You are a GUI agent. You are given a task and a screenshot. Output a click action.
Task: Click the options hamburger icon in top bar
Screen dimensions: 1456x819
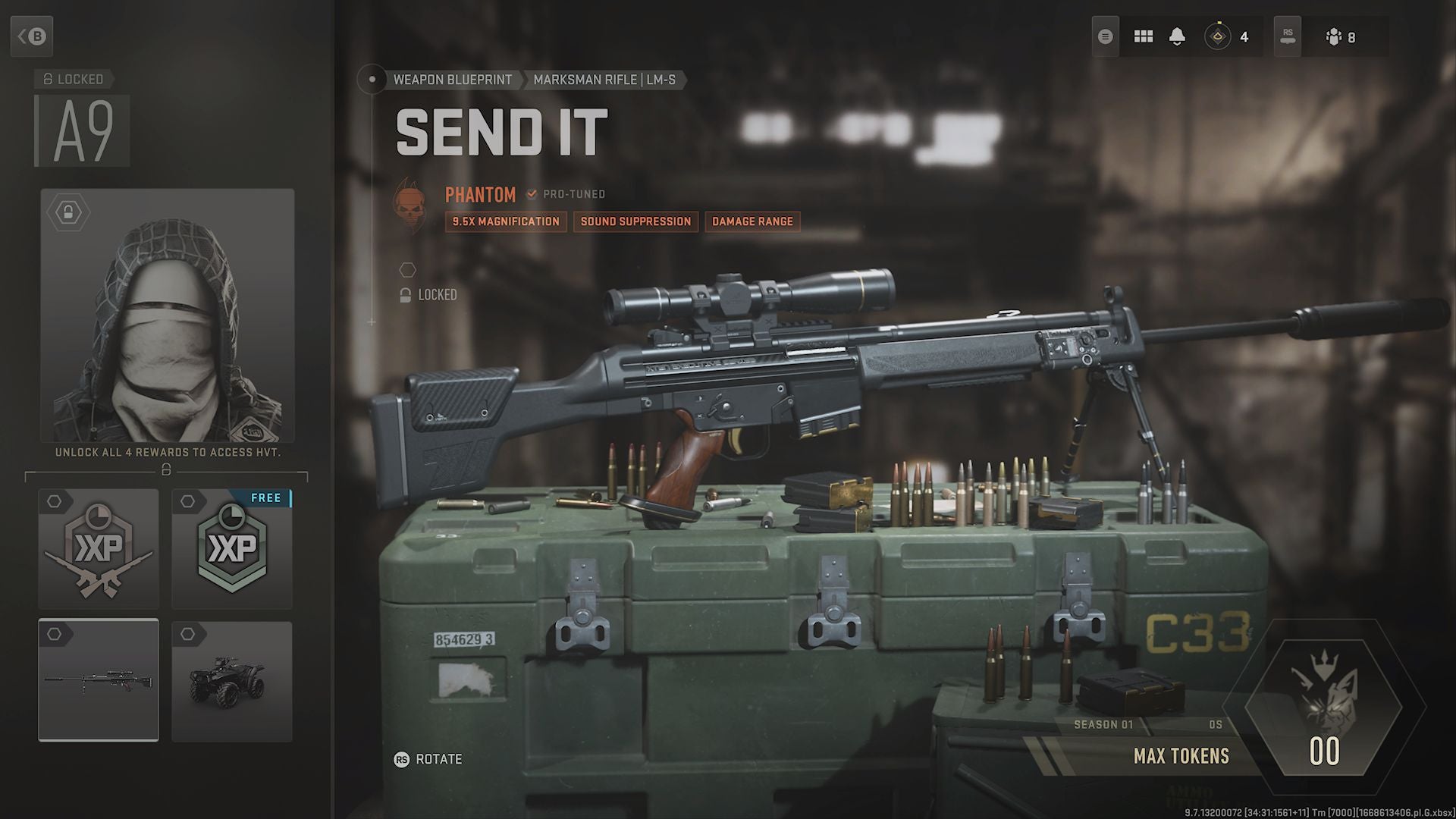pyautogui.click(x=1105, y=36)
